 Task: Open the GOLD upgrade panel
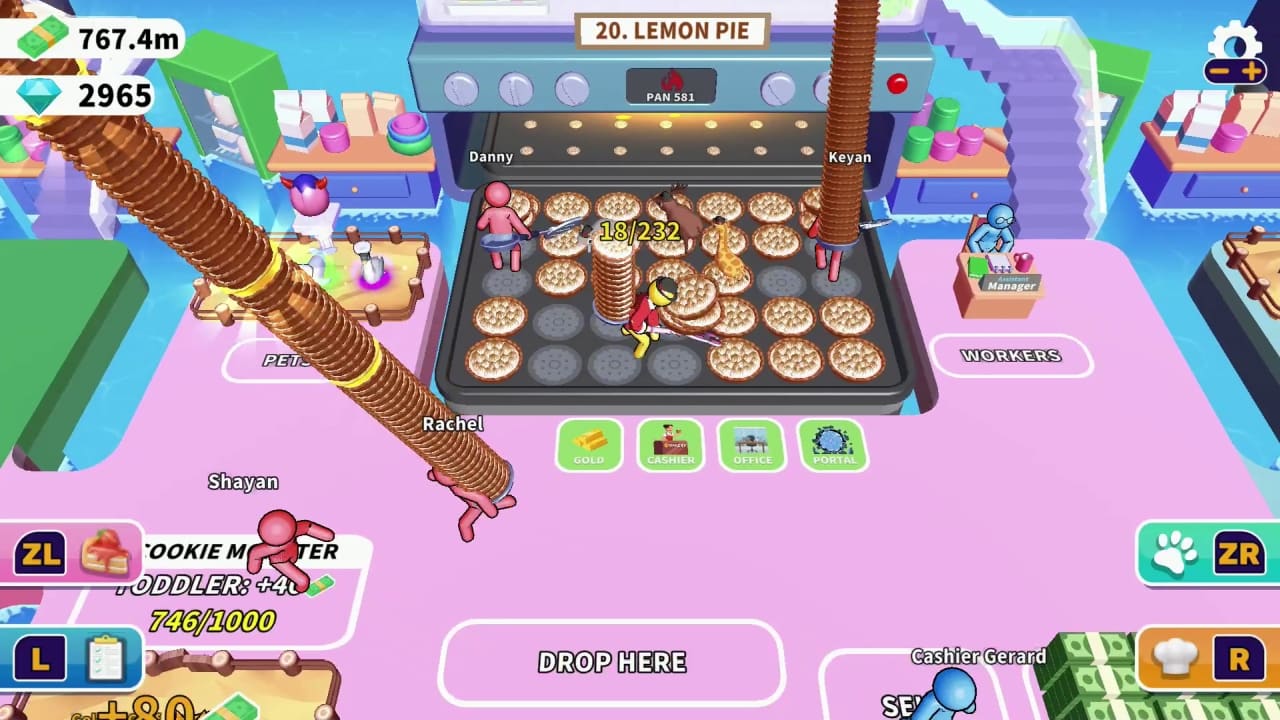pos(589,446)
